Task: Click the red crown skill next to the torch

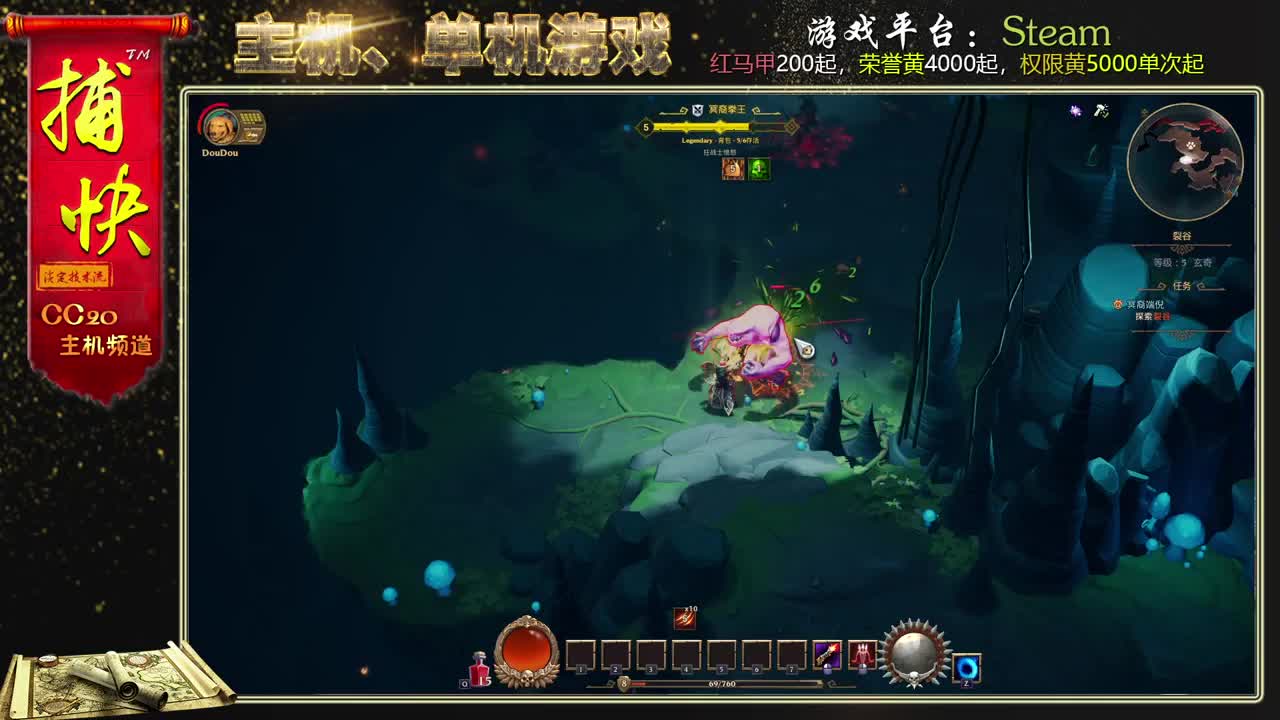Action: [863, 656]
